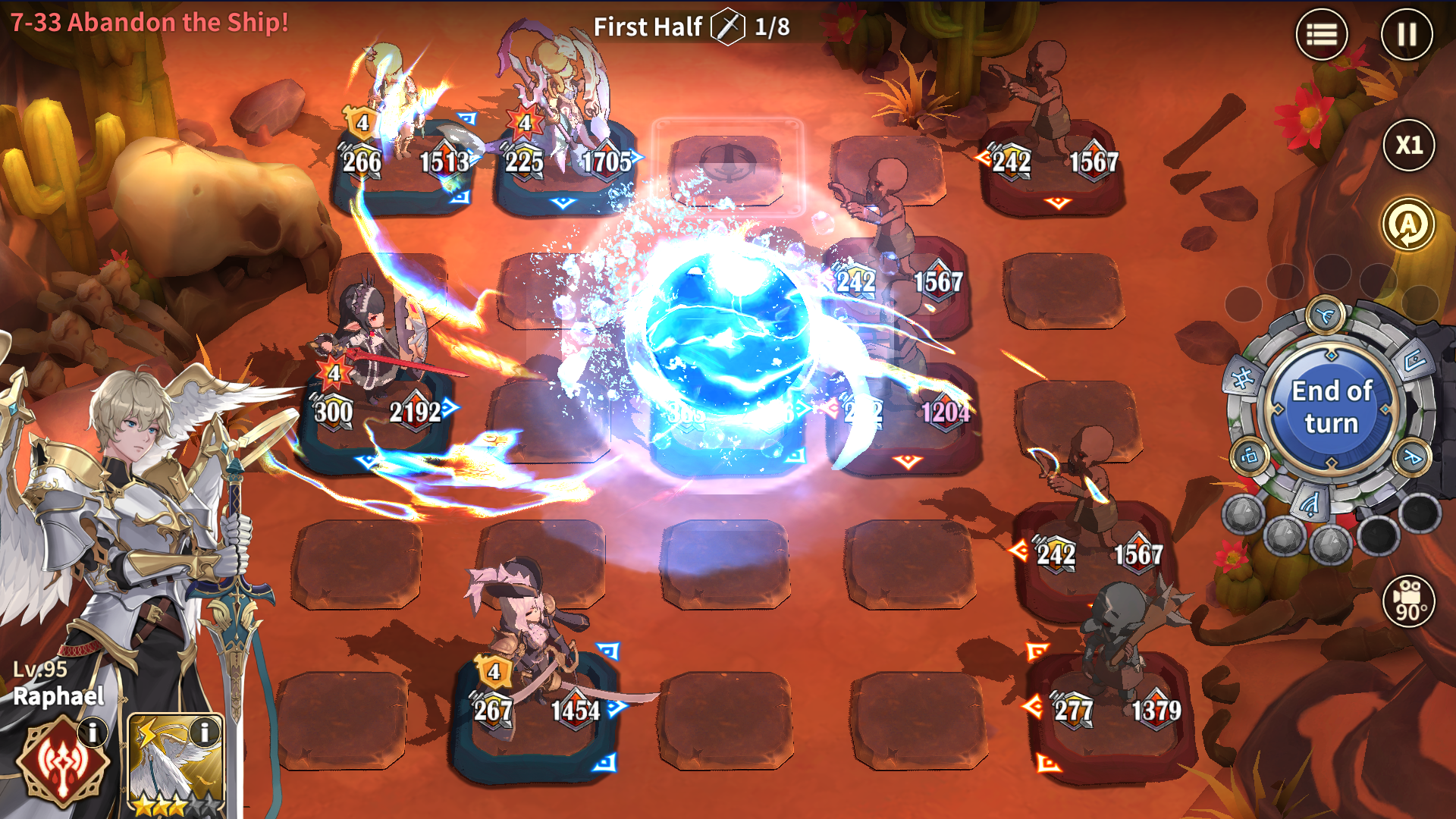Click the 7-33 Abandon the Ship title
This screenshot has width=1456, height=819.
pyautogui.click(x=148, y=23)
